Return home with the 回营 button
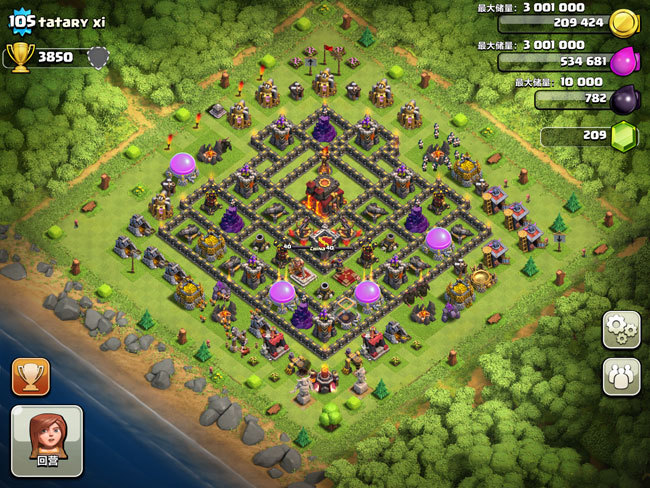Image resolution: width=650 pixels, height=488 pixels. click(46, 440)
